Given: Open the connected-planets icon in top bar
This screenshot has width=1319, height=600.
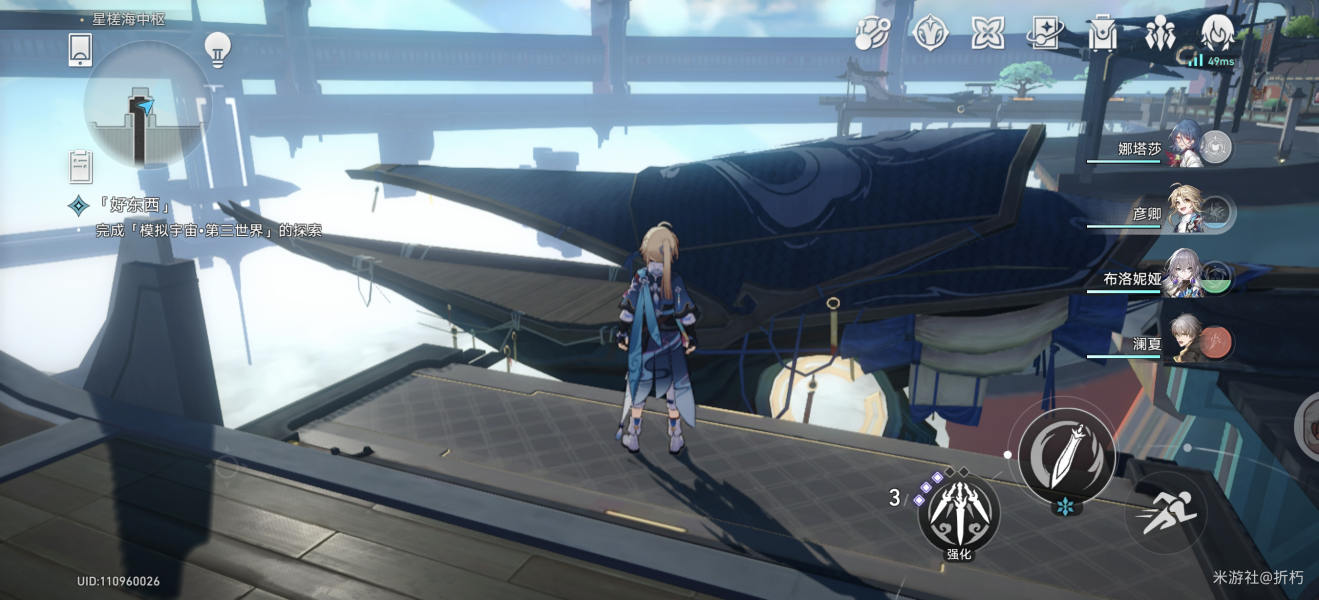Looking at the screenshot, I should pyautogui.click(x=872, y=34).
